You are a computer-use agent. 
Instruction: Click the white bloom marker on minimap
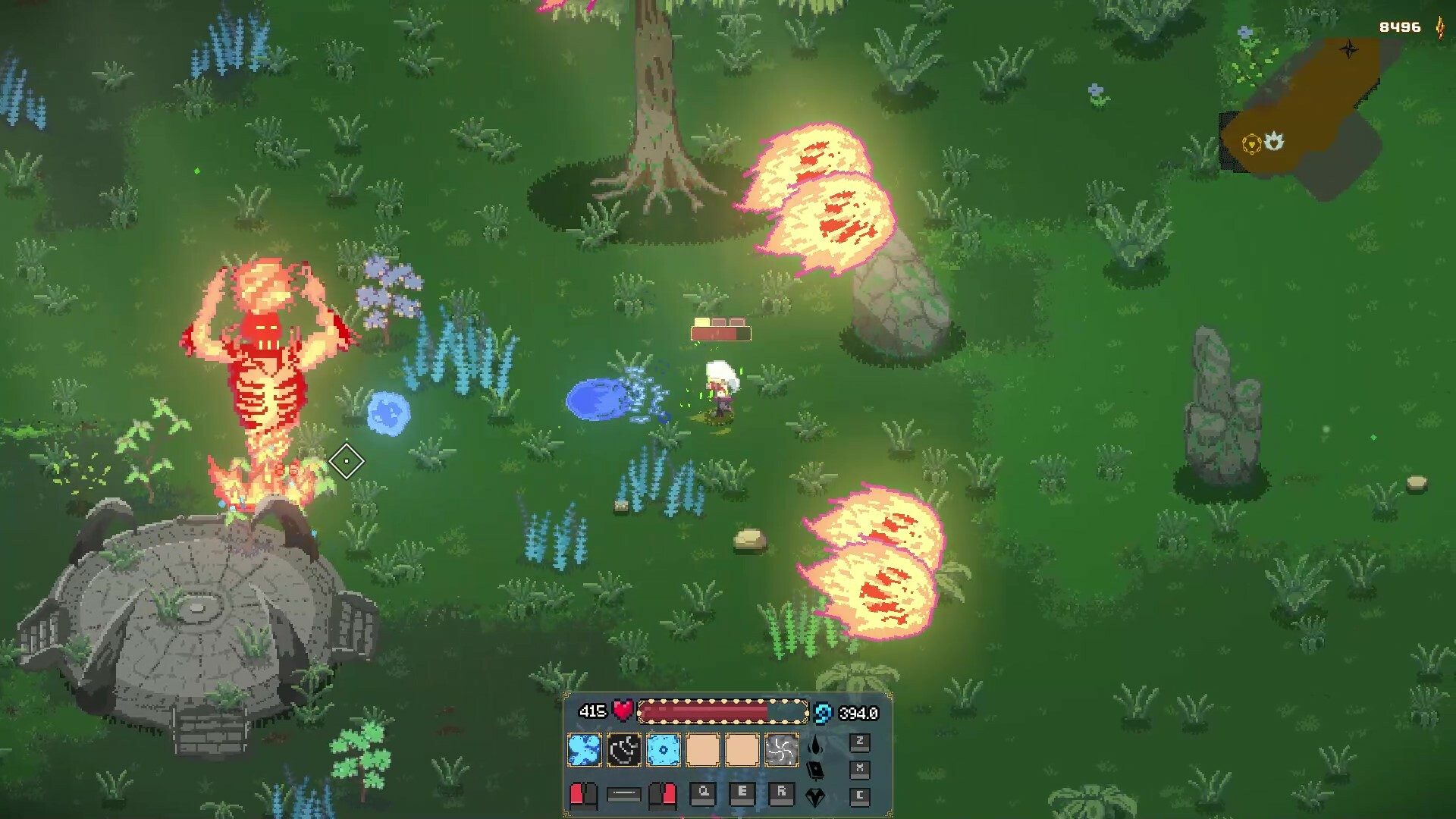1274,142
